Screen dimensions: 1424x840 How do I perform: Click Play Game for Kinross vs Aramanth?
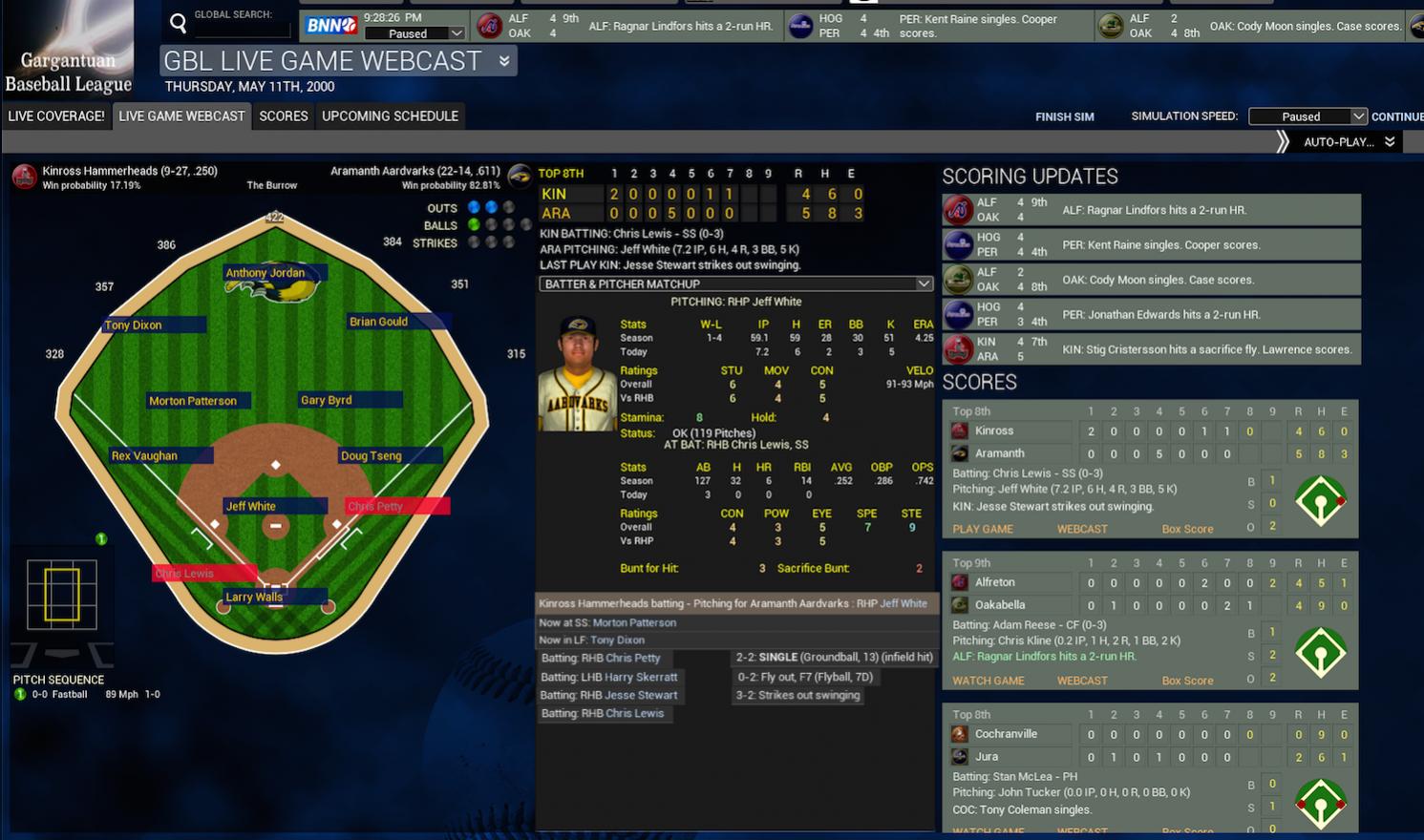pos(983,529)
